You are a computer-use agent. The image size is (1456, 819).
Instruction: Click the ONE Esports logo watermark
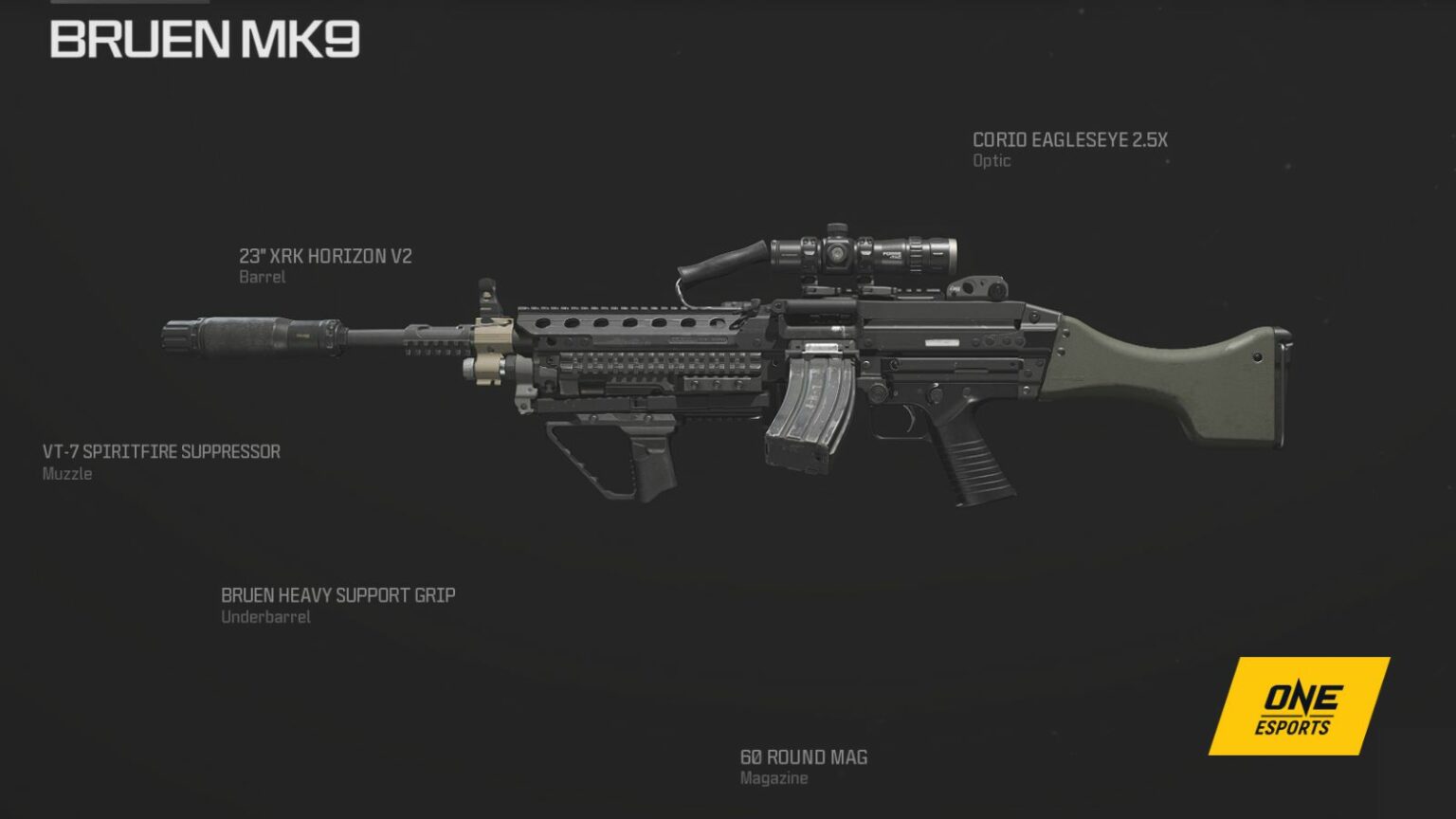1298,707
